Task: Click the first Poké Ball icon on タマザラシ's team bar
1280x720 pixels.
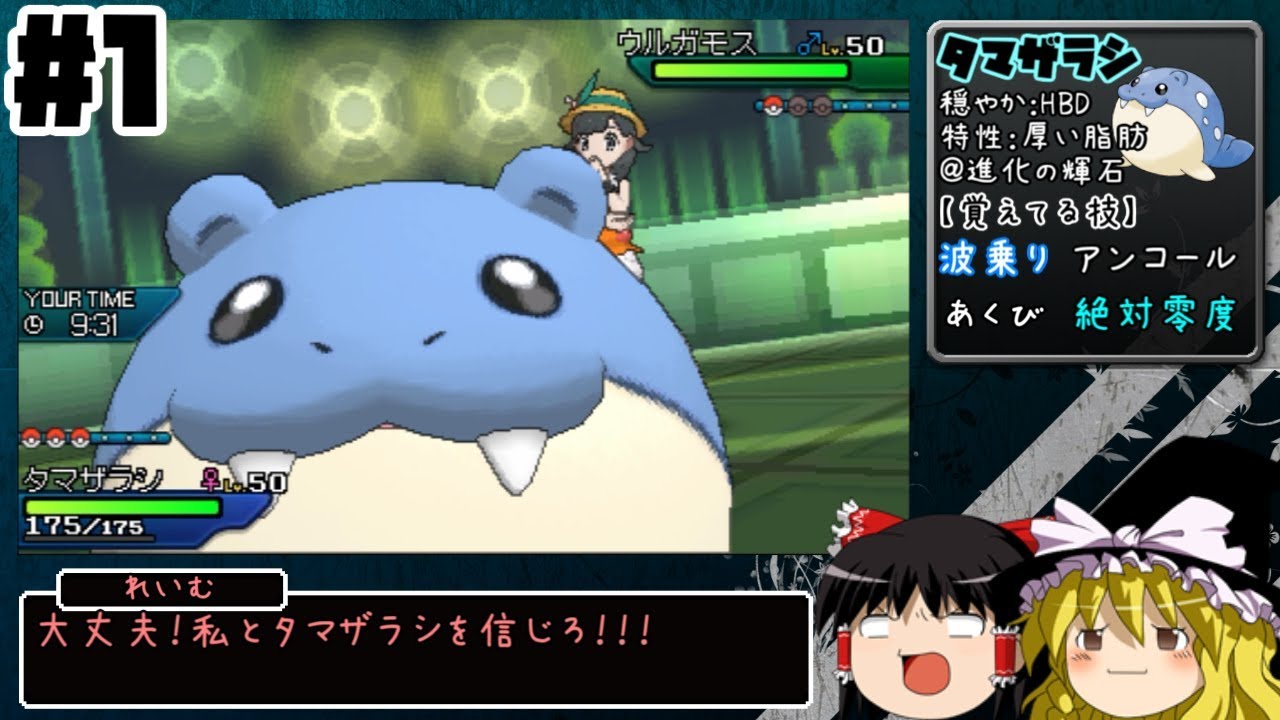Action: (x=30, y=437)
